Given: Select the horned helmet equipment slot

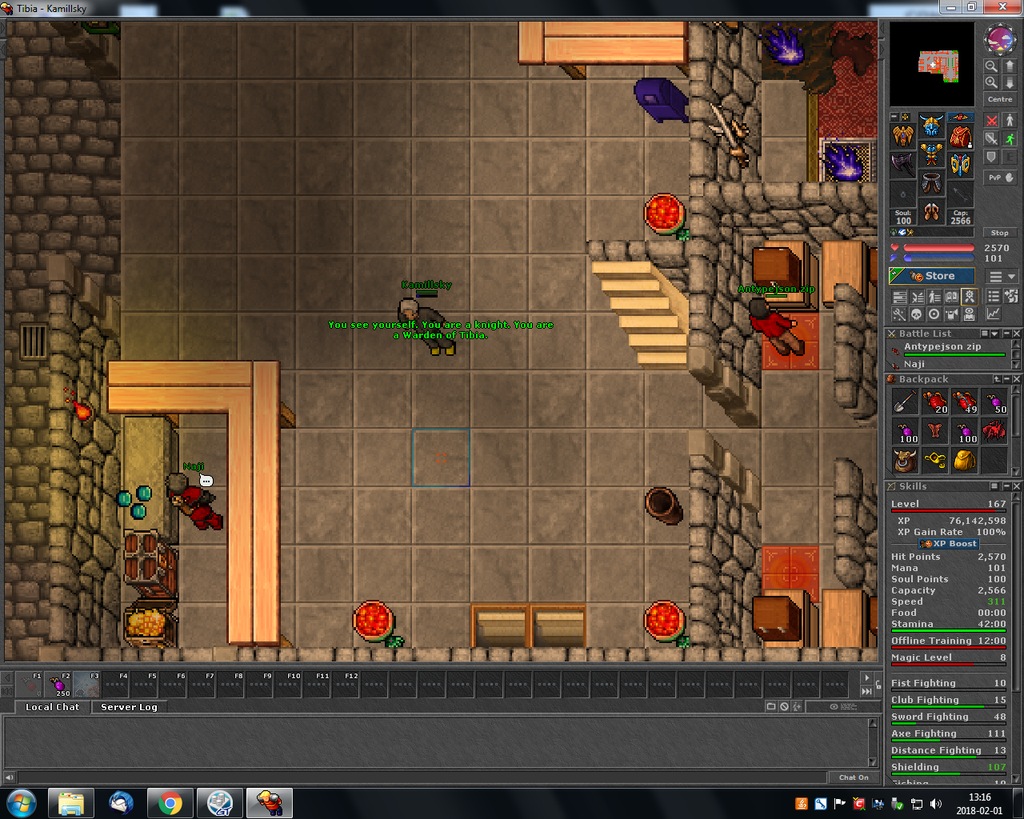Looking at the screenshot, I should click(932, 126).
